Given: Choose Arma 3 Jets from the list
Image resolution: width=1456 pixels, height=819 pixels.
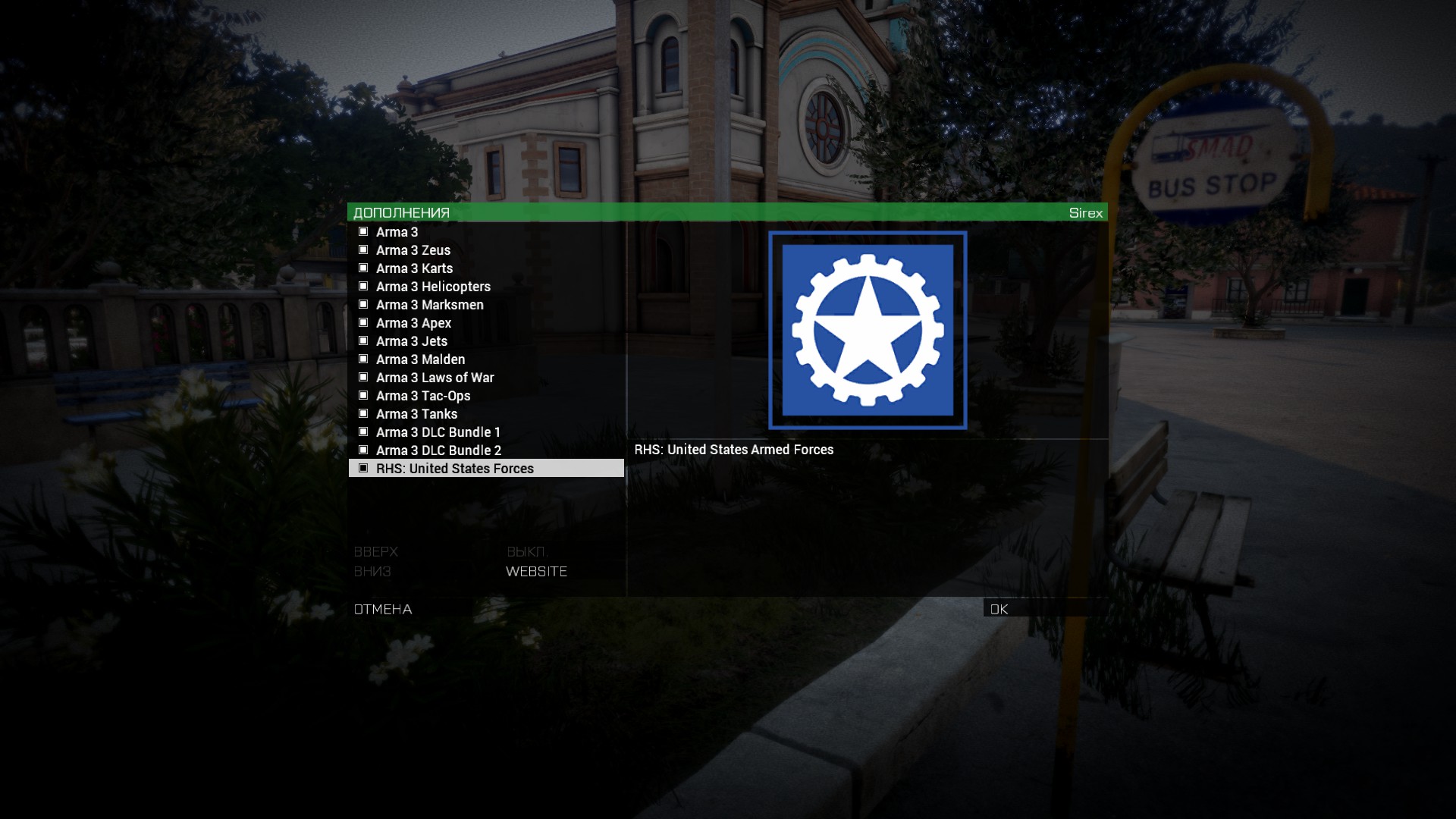Looking at the screenshot, I should click(412, 341).
